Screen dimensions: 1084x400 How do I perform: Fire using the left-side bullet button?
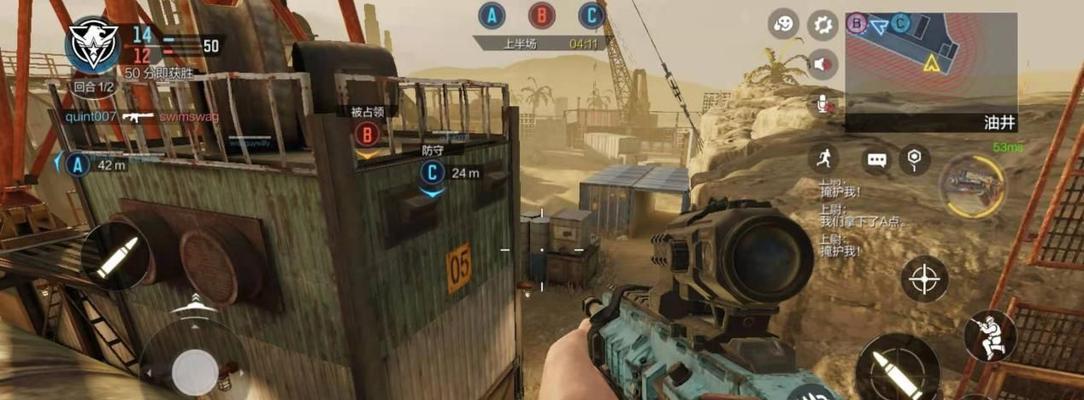[x=115, y=256]
